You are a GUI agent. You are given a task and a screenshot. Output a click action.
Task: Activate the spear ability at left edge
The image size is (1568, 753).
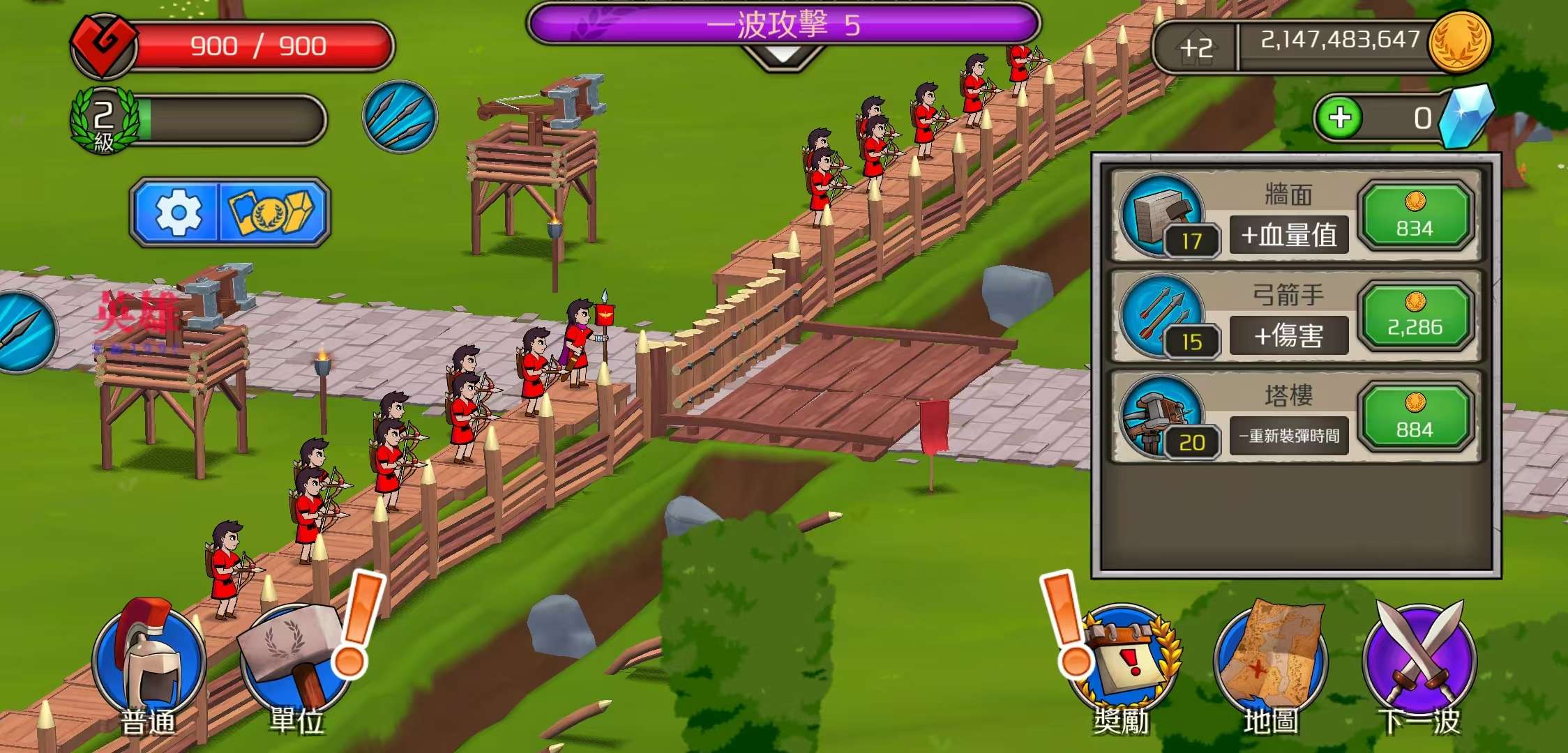click(x=24, y=331)
